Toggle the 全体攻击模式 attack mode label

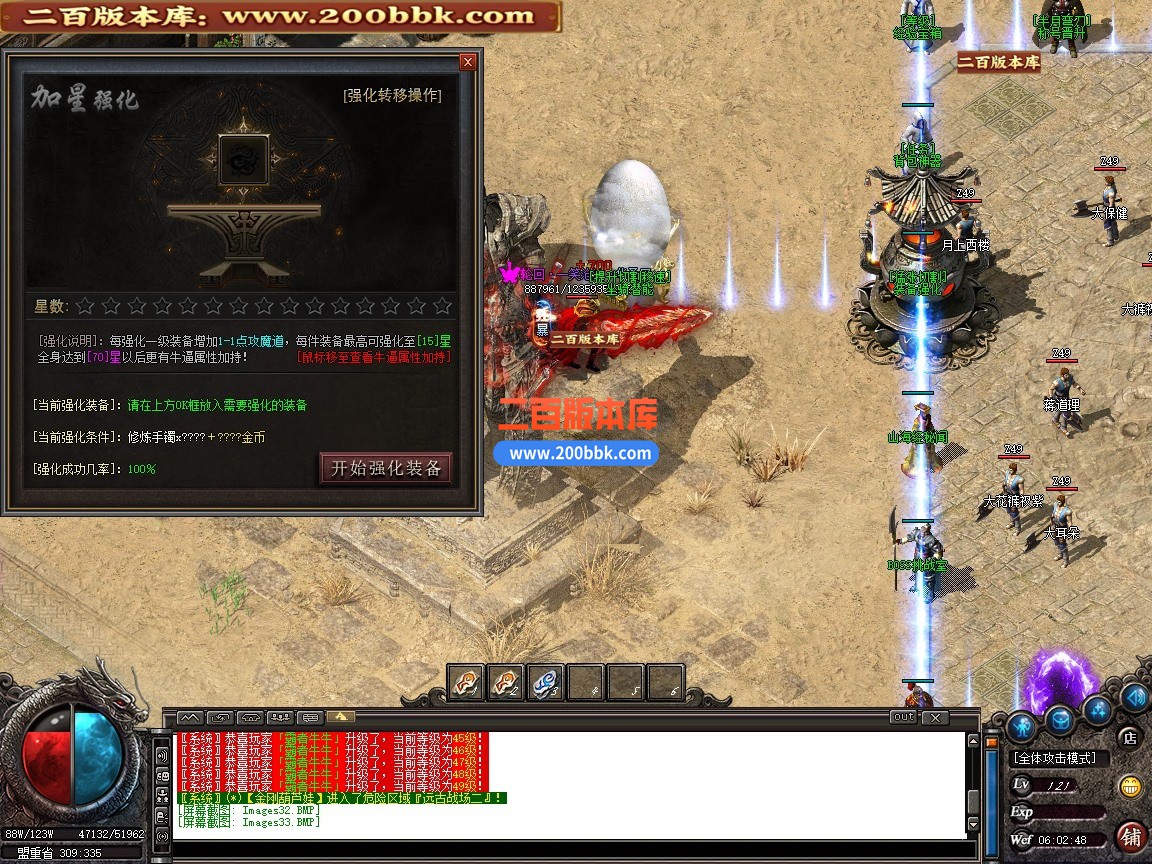coord(1055,759)
